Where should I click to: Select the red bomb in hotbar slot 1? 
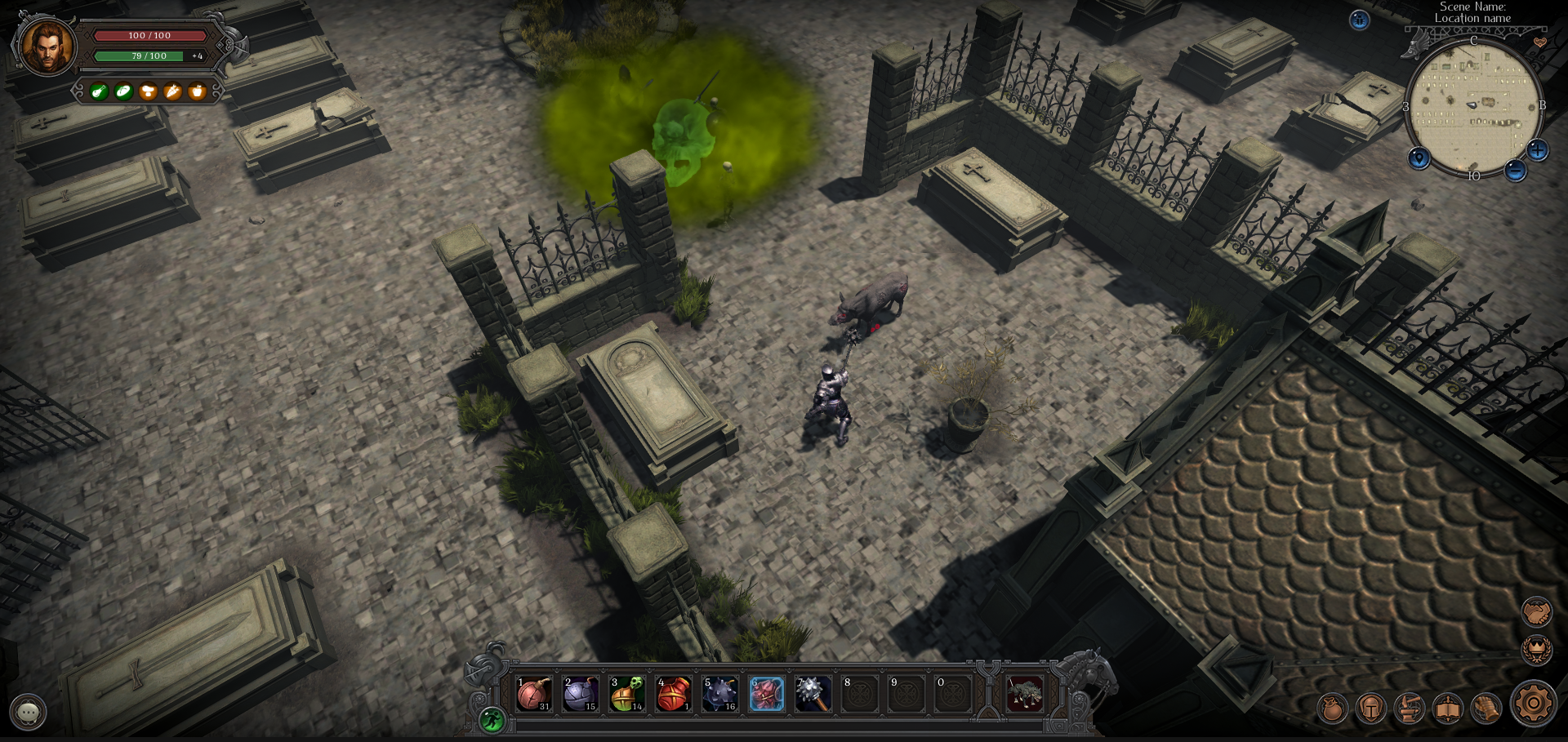point(534,694)
